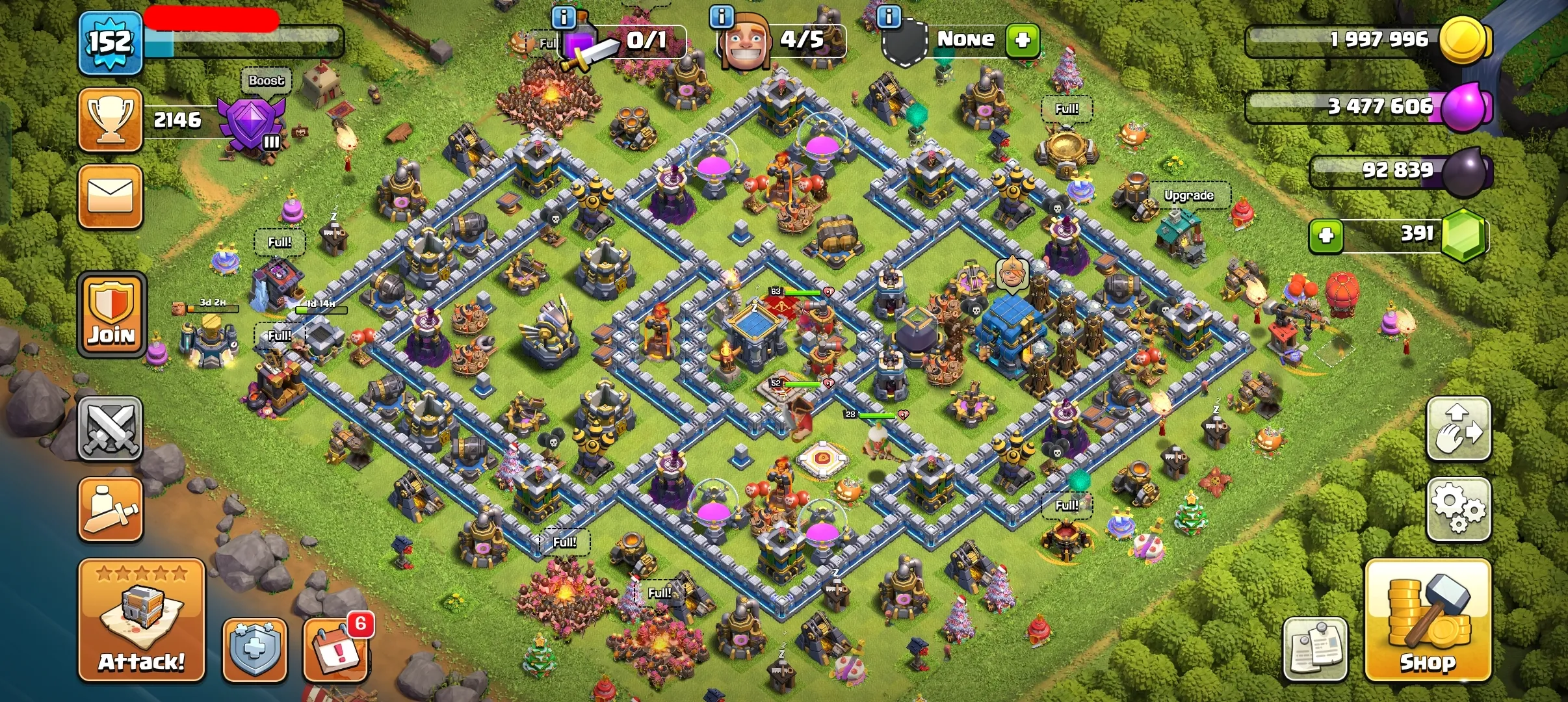Add gems with the green plus
This screenshot has height=702, width=1568.
coord(1326,235)
